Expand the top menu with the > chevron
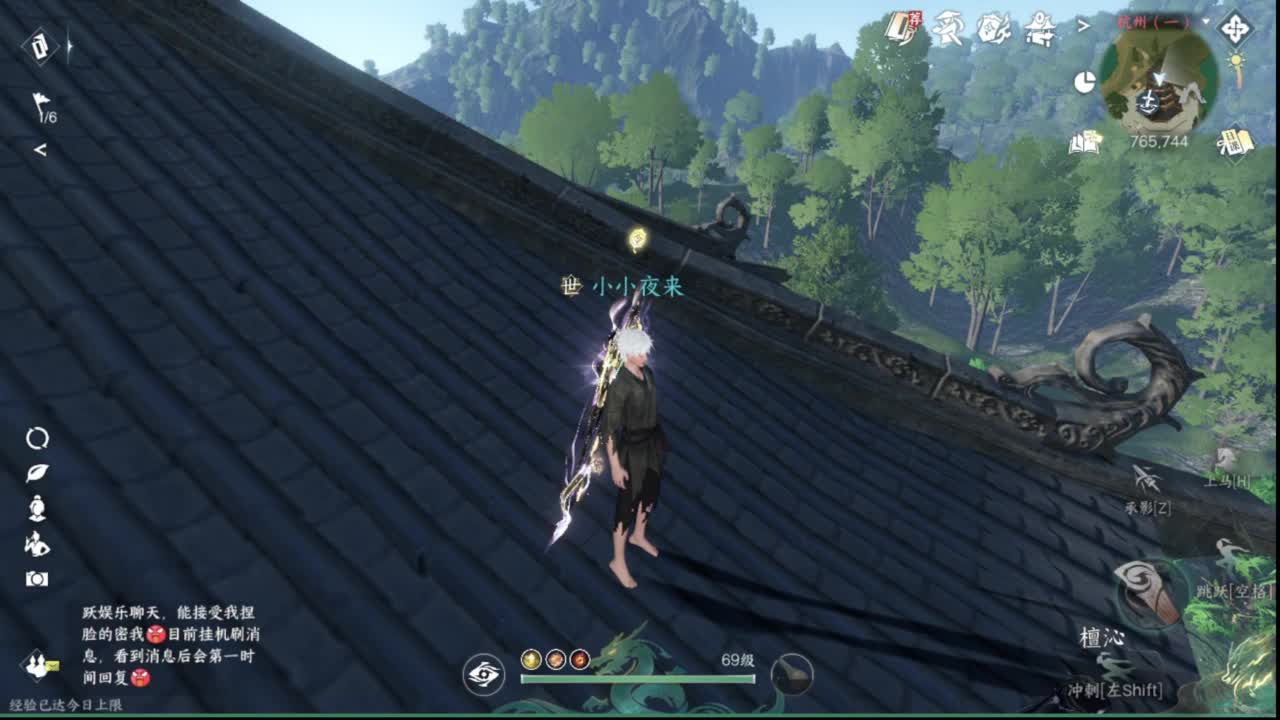This screenshot has width=1280, height=720. point(1082,25)
